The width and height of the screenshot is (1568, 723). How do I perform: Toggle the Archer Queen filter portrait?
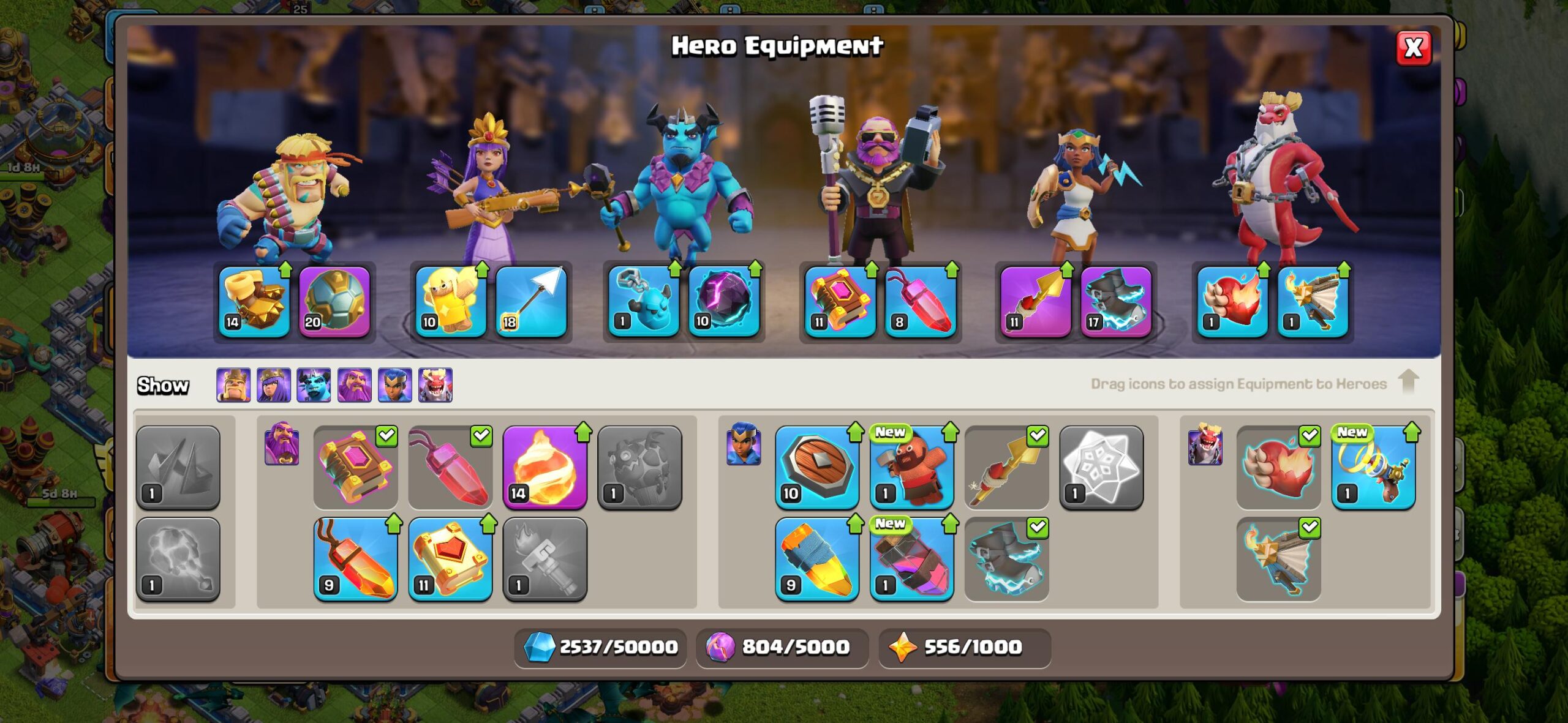click(274, 385)
